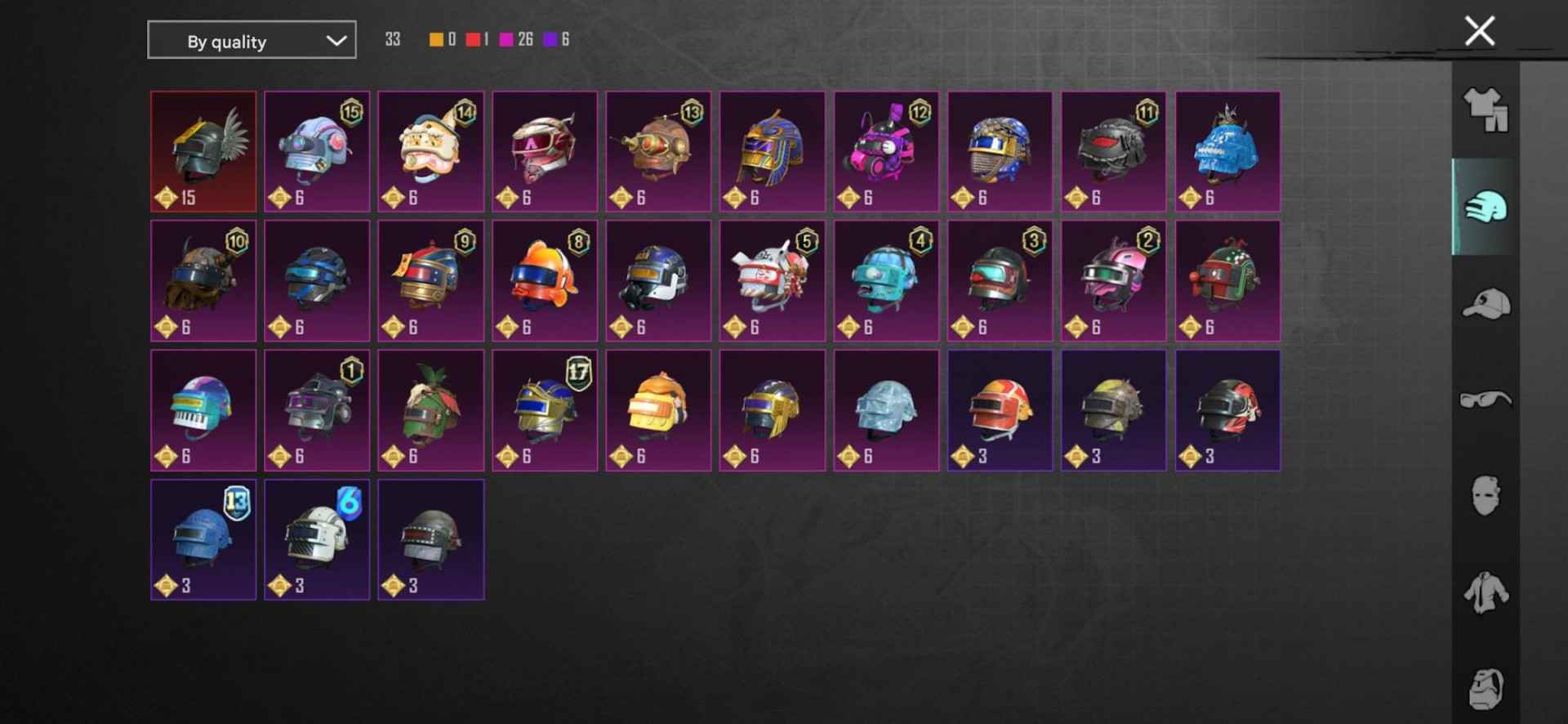Toggle the red rarity filter with count 1
The image size is (1568, 724).
[474, 38]
